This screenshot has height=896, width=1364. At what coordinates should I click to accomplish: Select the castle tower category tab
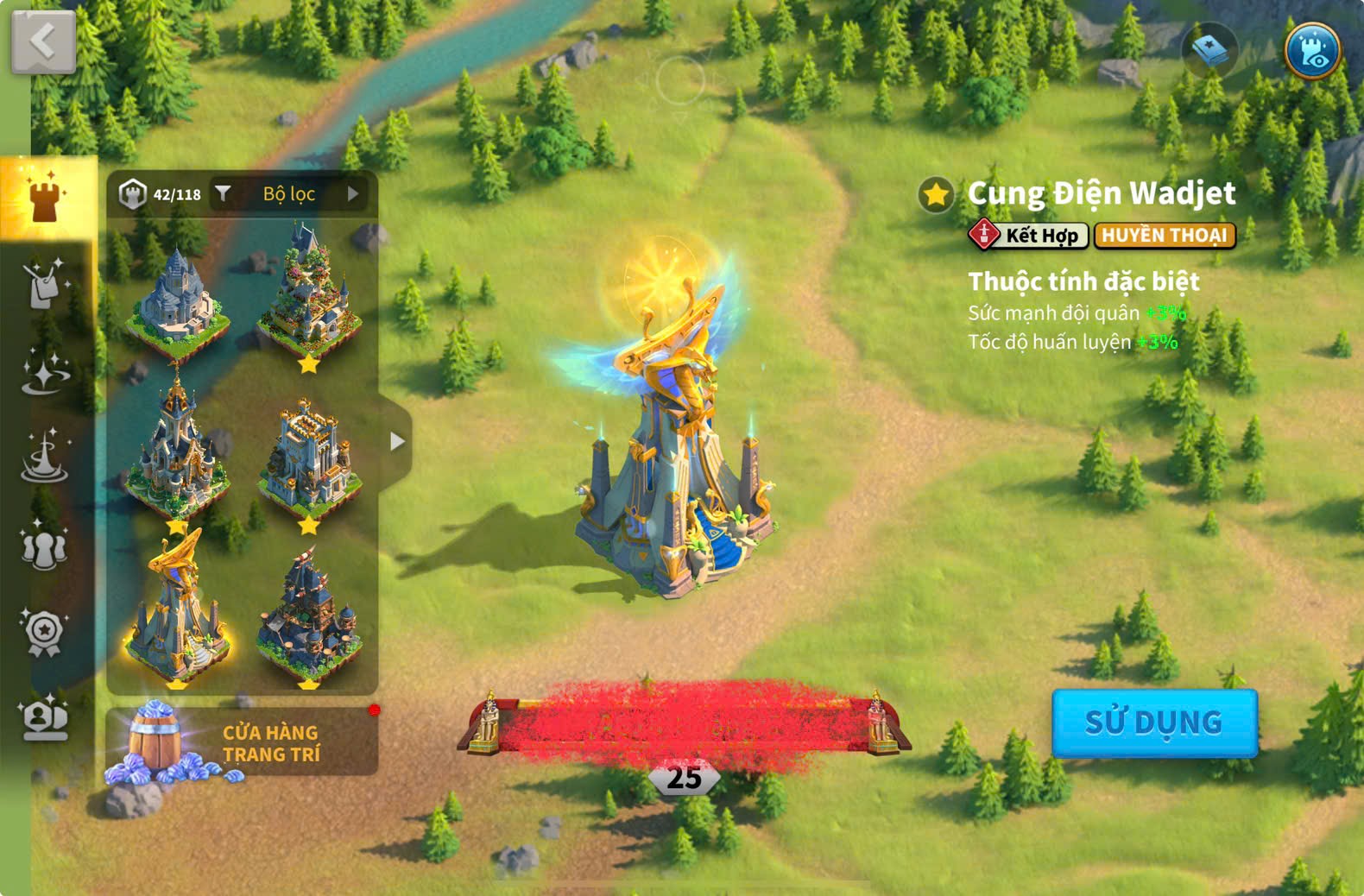(x=45, y=198)
